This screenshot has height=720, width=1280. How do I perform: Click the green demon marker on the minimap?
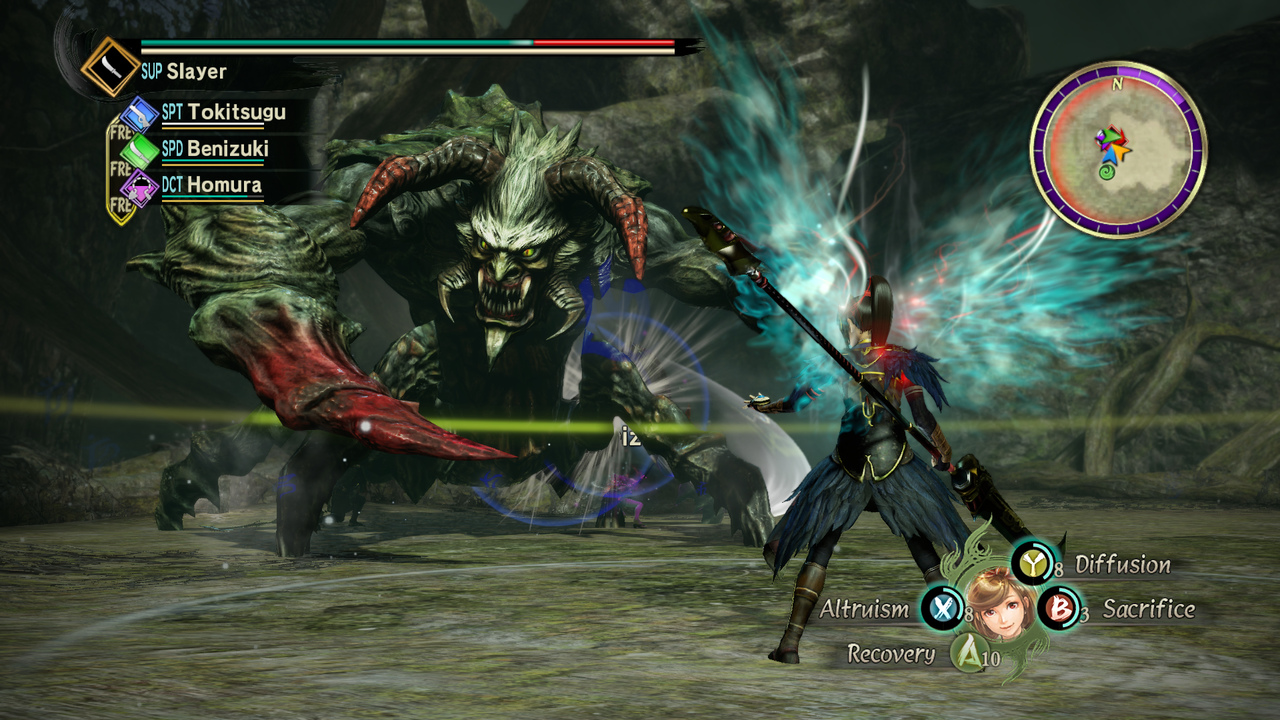pyautogui.click(x=1107, y=174)
